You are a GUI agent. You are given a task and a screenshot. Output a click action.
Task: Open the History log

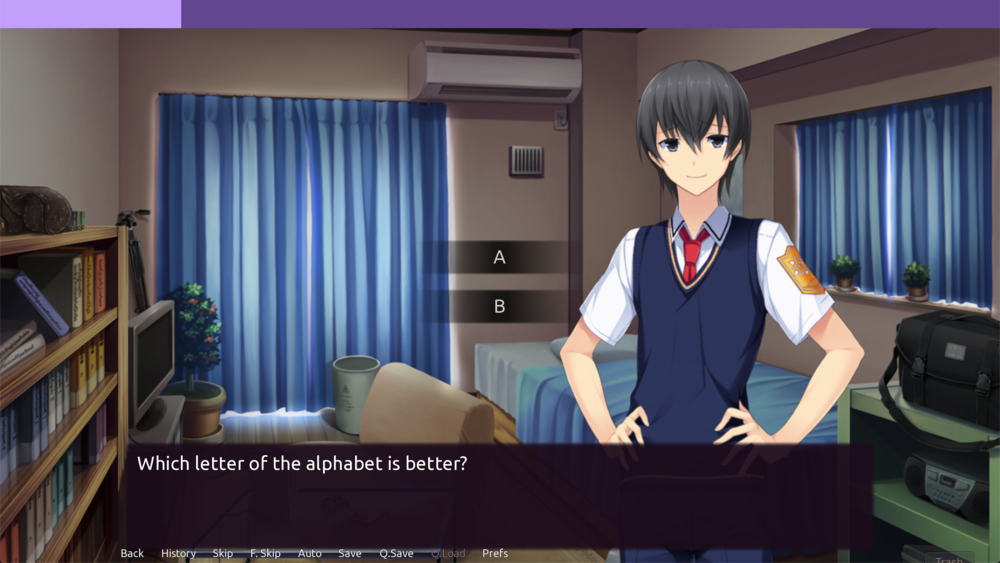178,553
